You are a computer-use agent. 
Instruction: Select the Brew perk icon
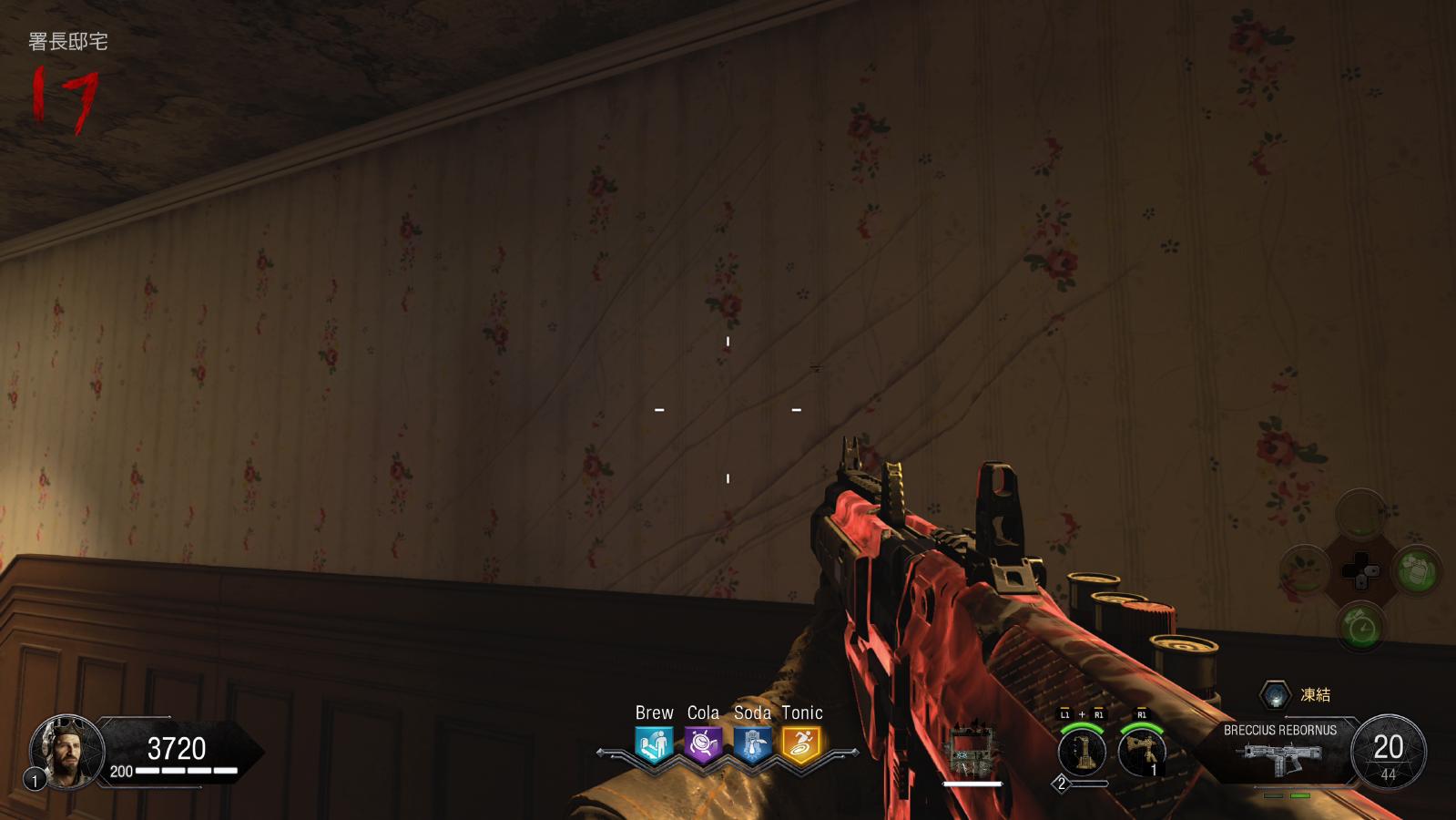point(654,744)
